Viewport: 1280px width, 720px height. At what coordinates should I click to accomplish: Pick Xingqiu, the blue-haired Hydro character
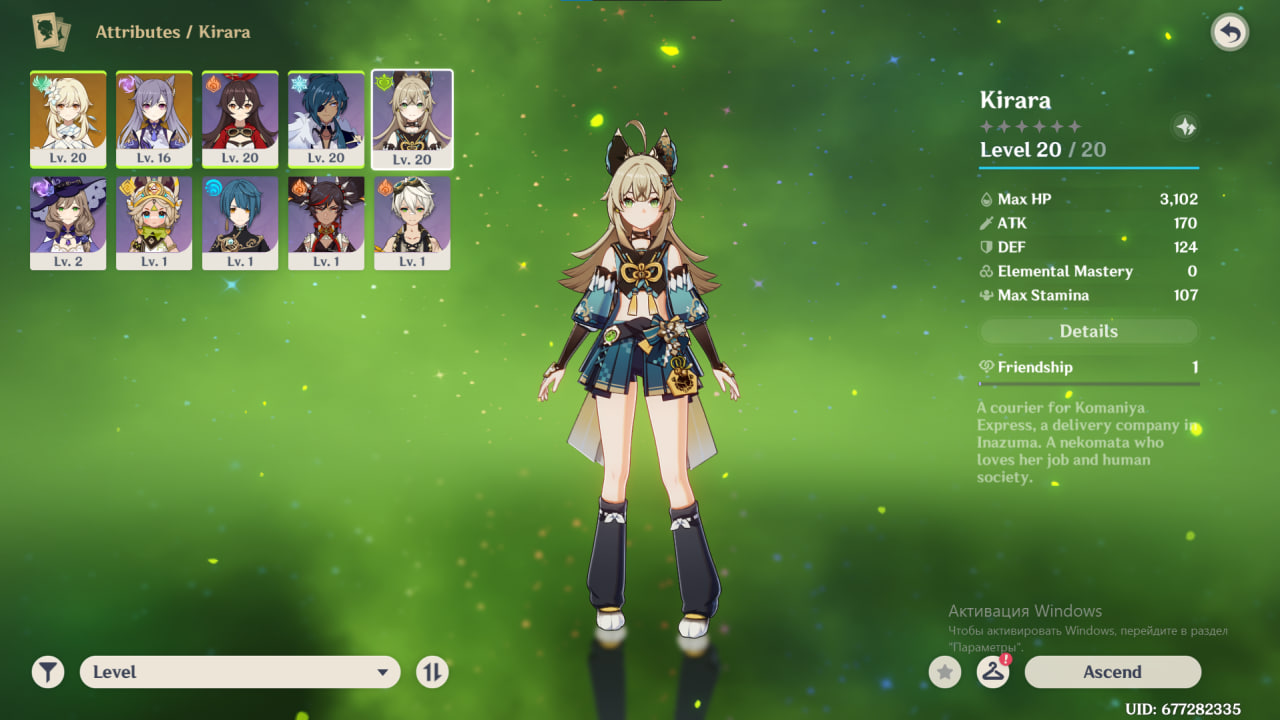coord(240,223)
